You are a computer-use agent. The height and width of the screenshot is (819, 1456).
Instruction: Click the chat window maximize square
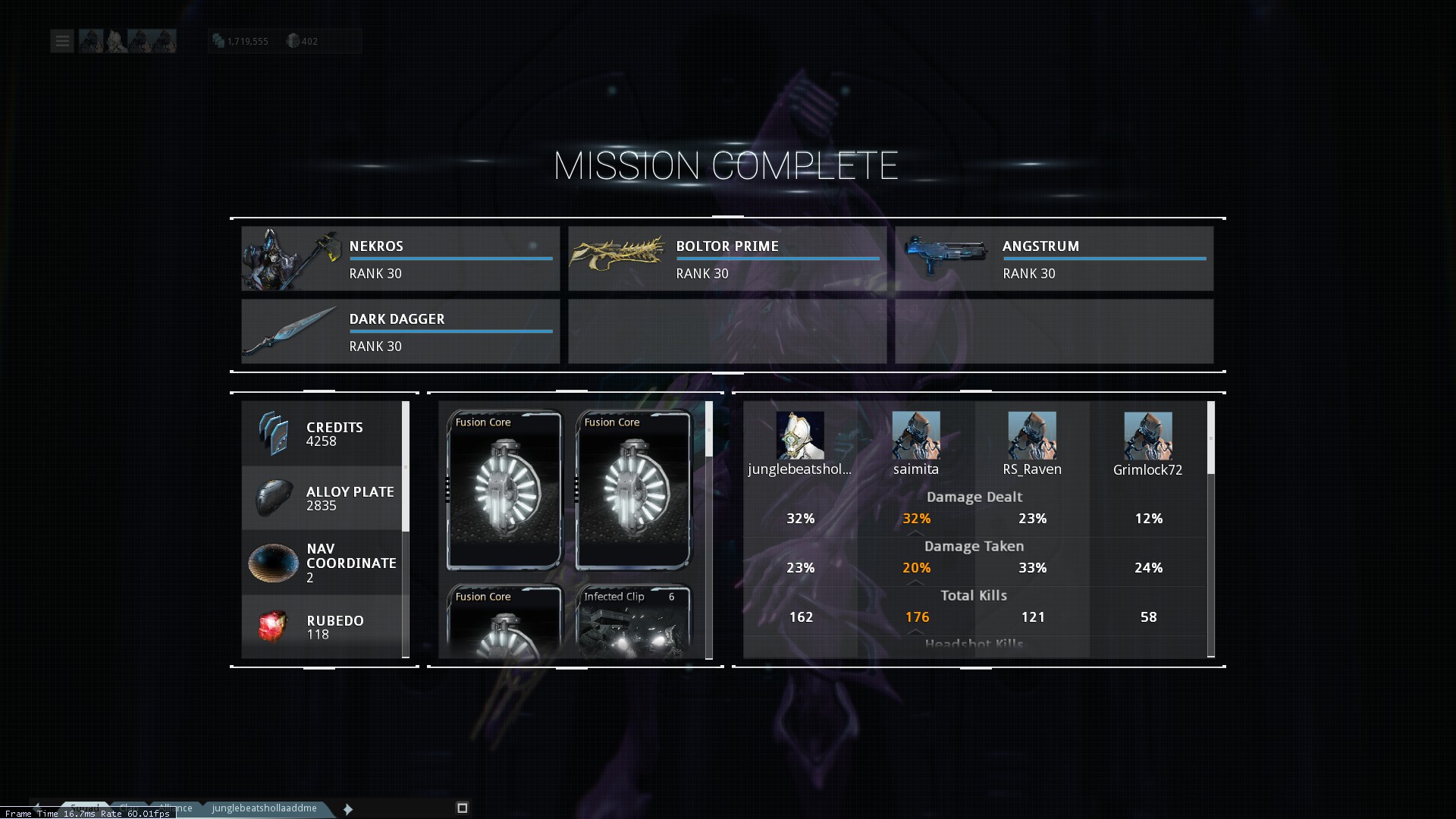tap(463, 808)
